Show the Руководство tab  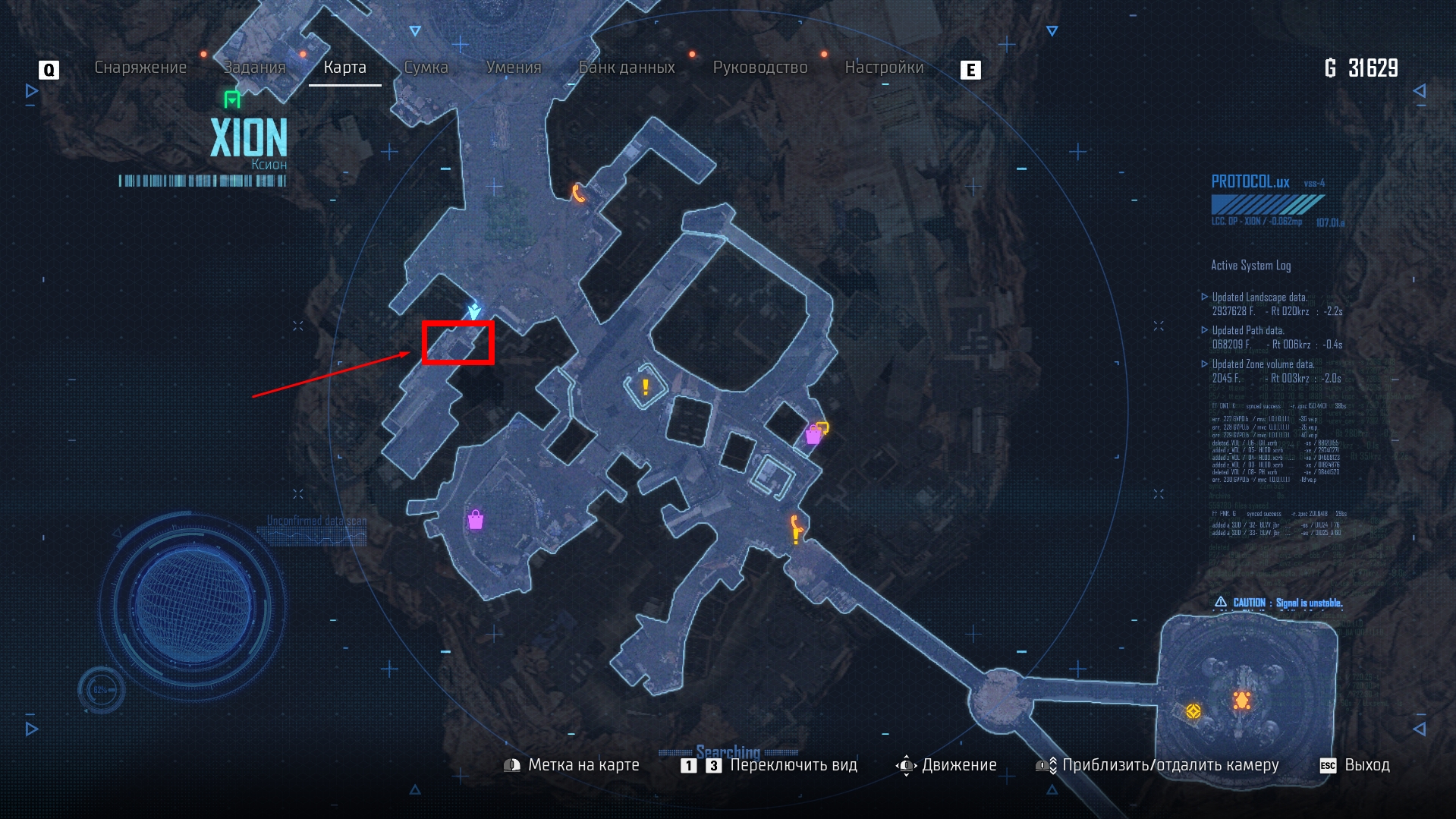[760, 68]
